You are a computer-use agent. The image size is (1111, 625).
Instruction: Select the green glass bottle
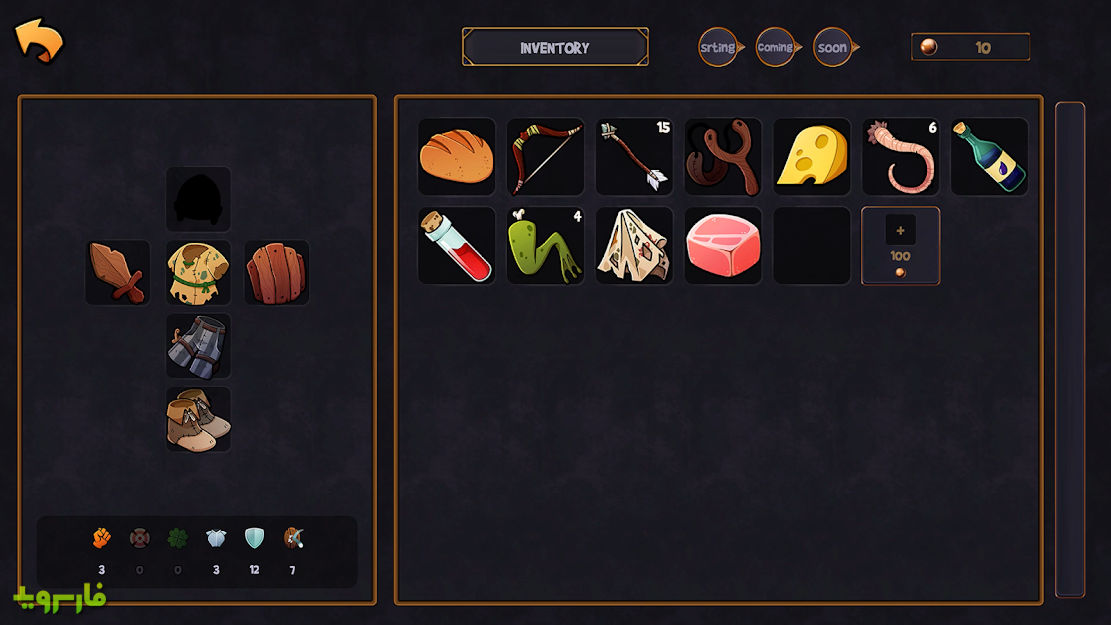[989, 157]
